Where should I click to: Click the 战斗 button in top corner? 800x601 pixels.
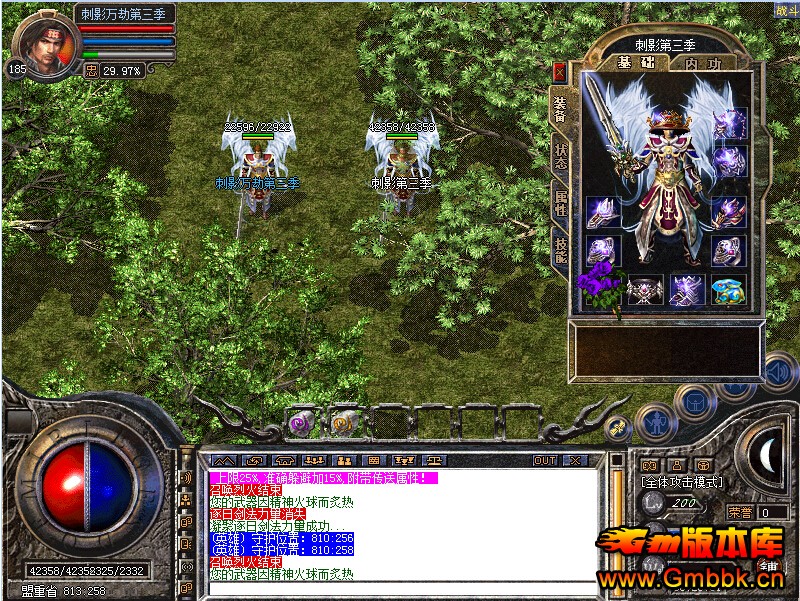(786, 10)
